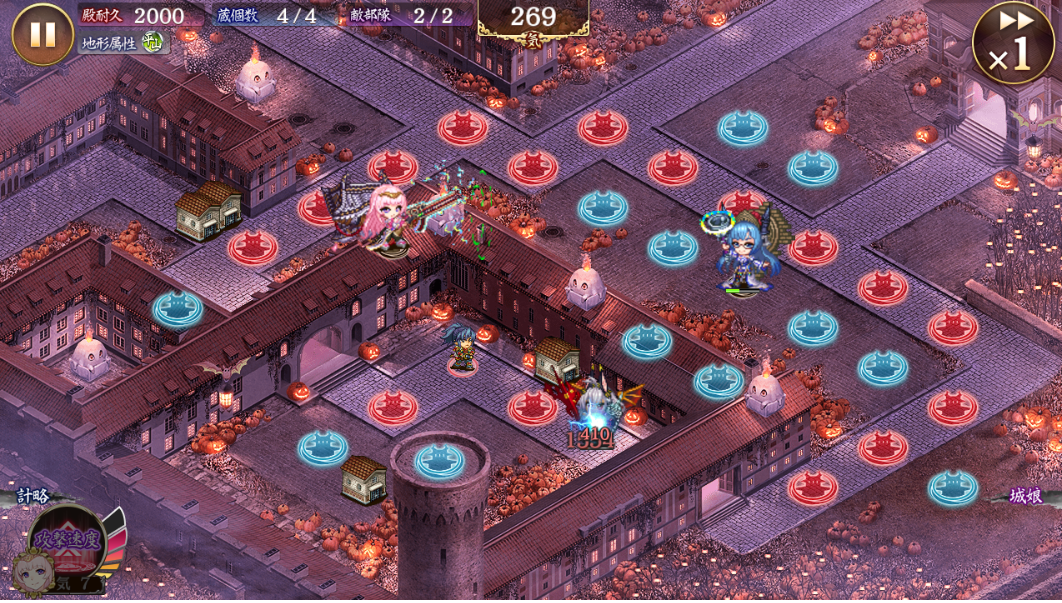Open the 城娘 panel tab
Image resolution: width=1062 pixels, height=603 pixels.
[1025, 496]
